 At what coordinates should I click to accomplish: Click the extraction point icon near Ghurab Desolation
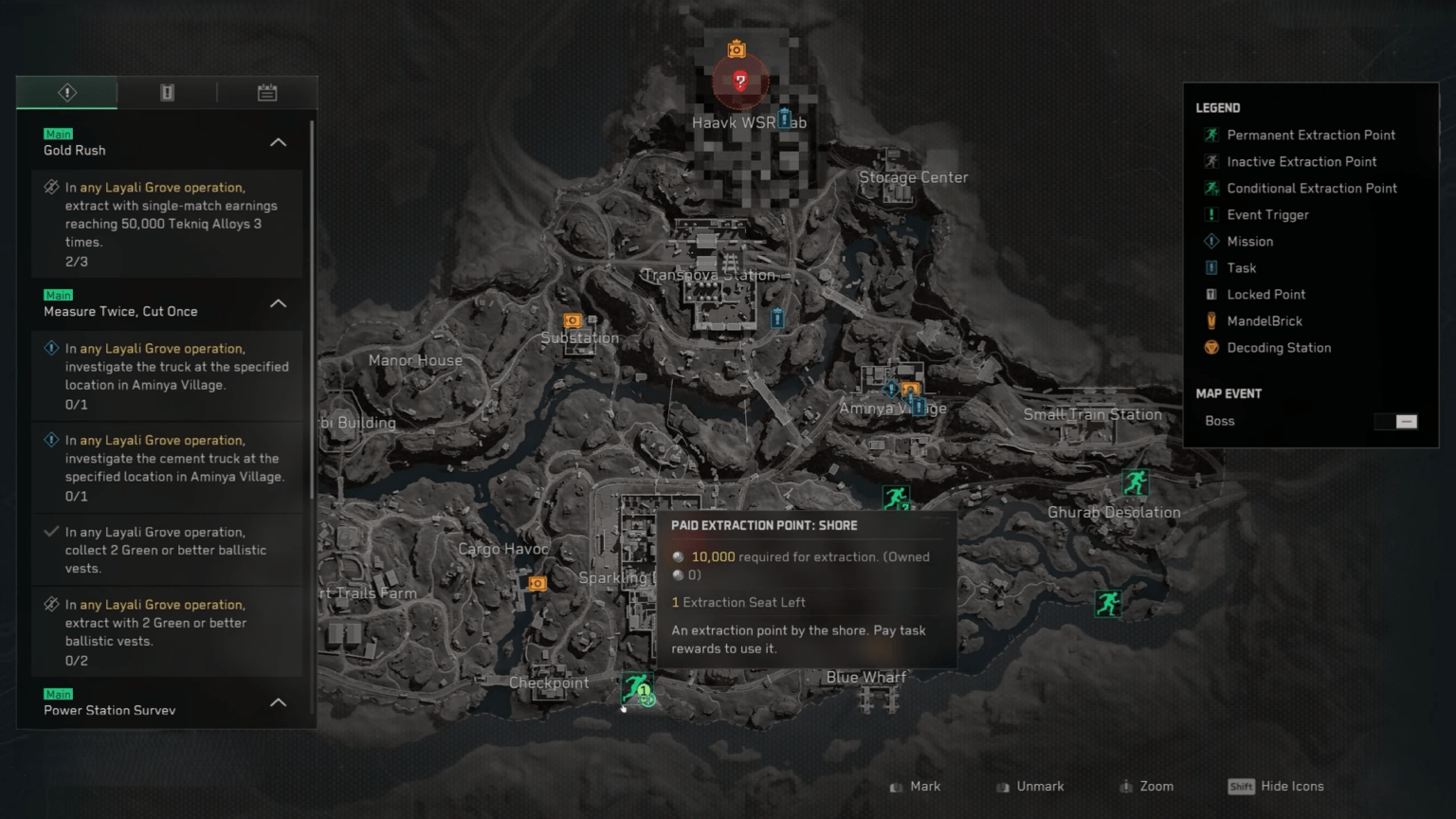tap(1136, 483)
